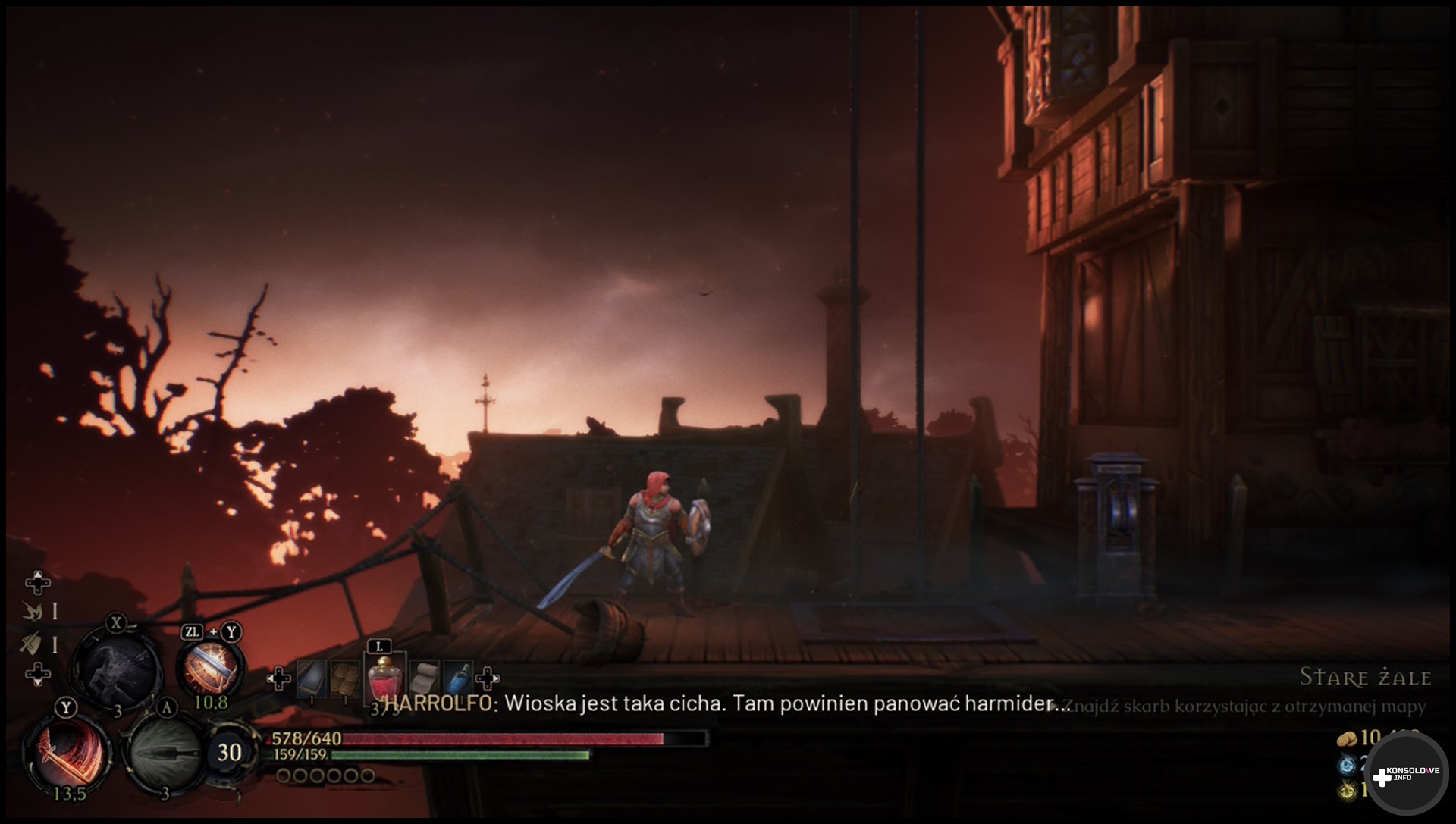Trigger the dark figure skill
Image resolution: width=1456 pixels, height=824 pixels.
[118, 670]
